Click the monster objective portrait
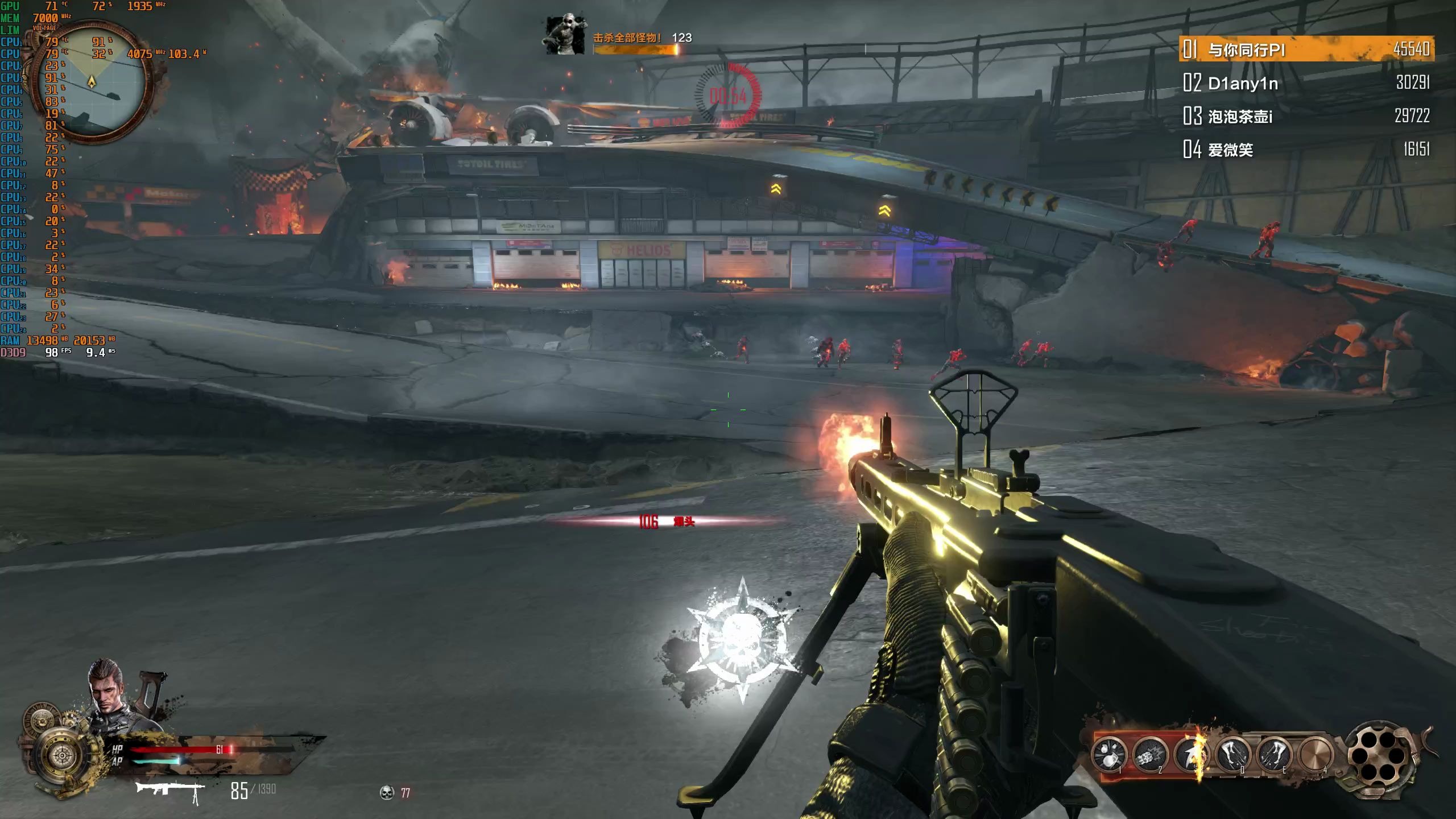The image size is (1456, 819). coord(565,35)
